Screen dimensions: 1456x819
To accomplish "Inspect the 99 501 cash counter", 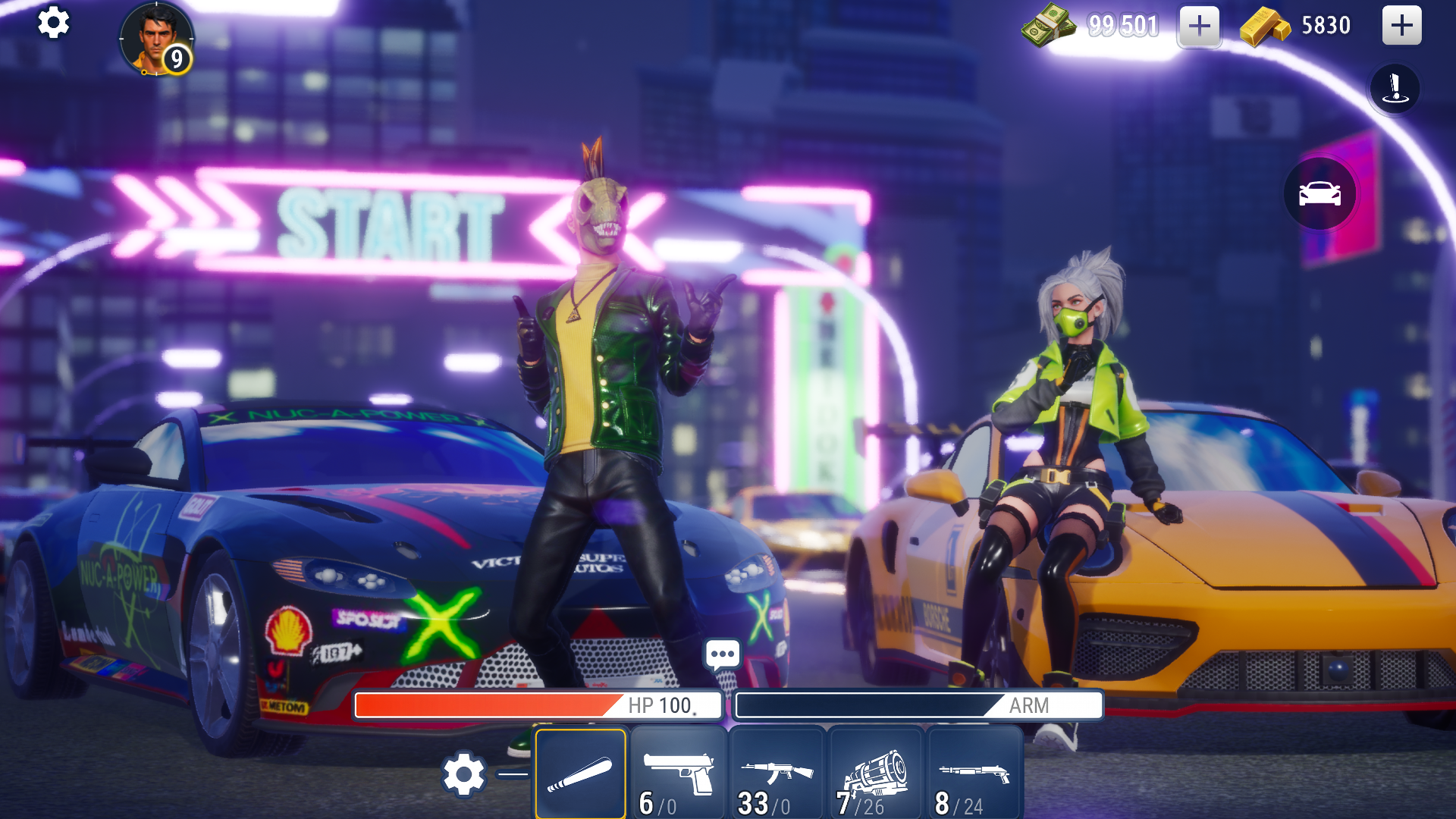I will point(1122,25).
